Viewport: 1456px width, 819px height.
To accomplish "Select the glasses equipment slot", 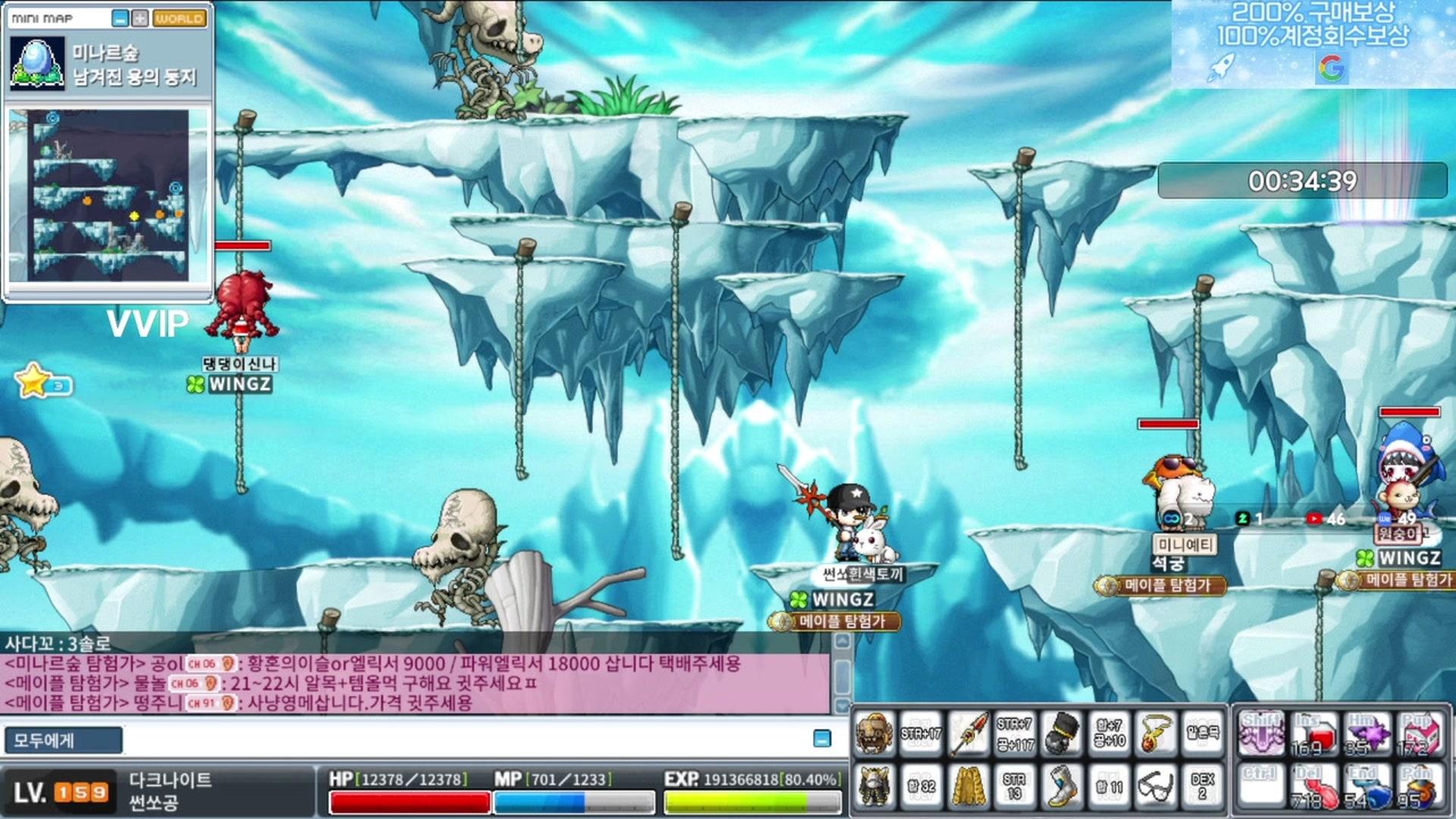I will [1156, 785].
